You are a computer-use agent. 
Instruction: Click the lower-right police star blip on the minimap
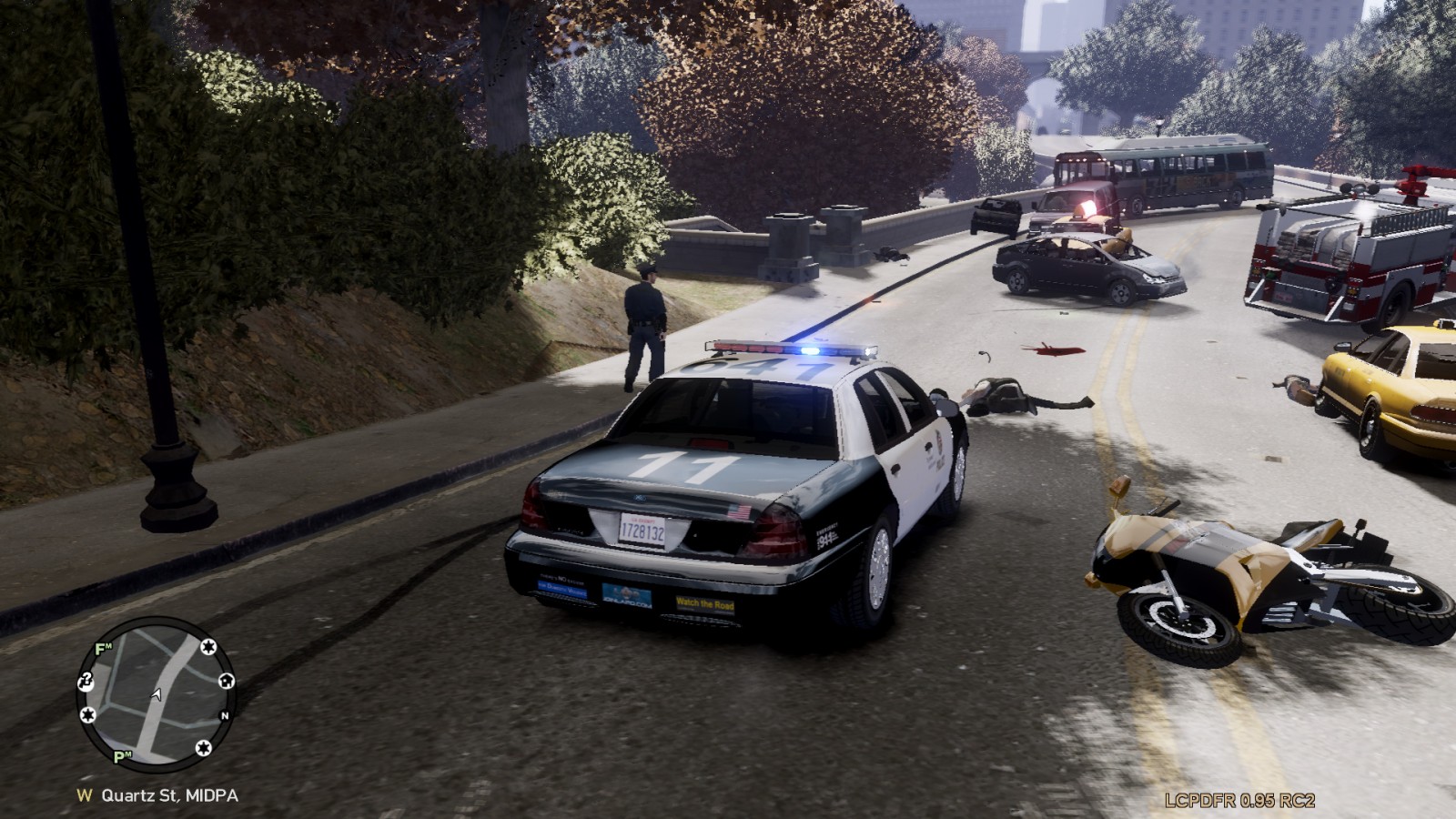(204, 748)
